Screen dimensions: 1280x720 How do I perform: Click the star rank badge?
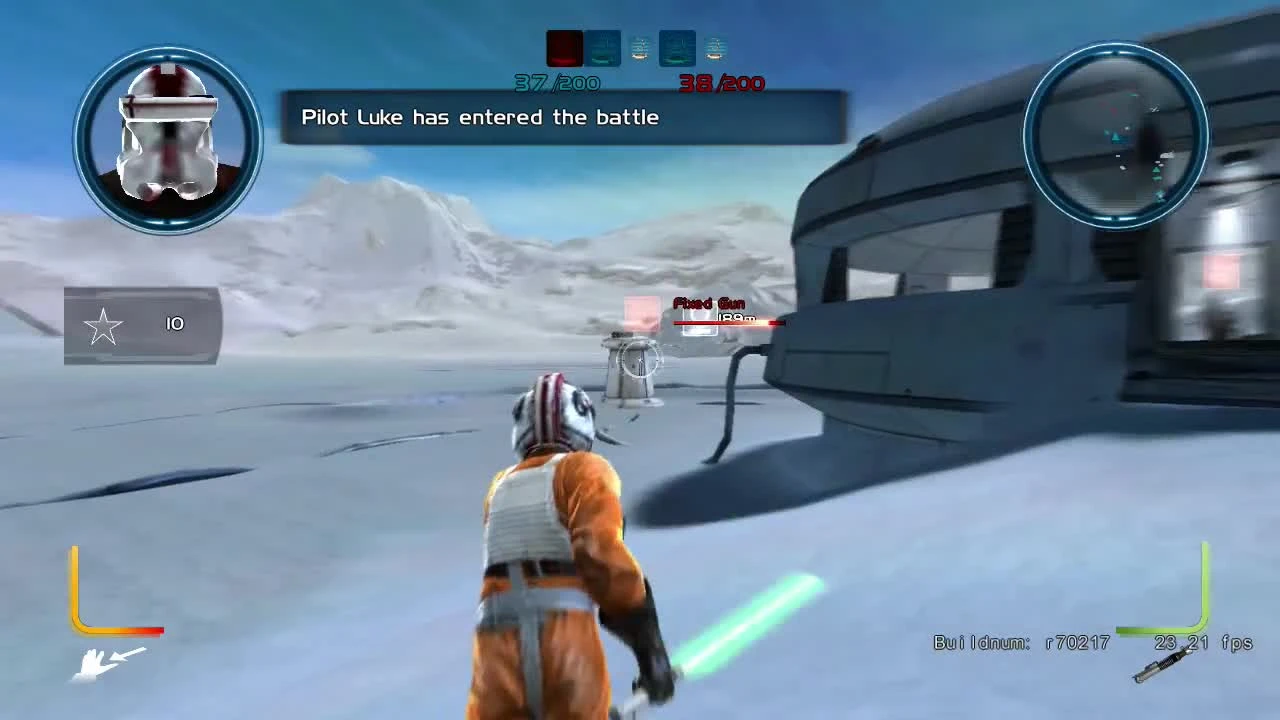(x=104, y=325)
